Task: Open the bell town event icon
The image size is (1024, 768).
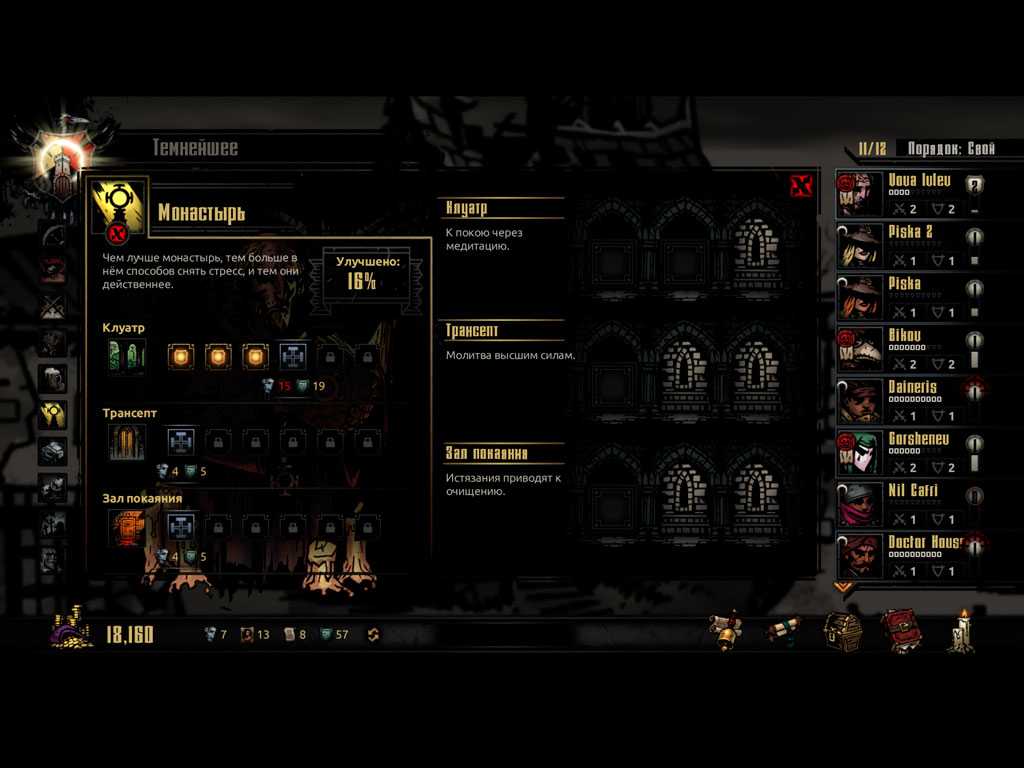Action: 726,631
